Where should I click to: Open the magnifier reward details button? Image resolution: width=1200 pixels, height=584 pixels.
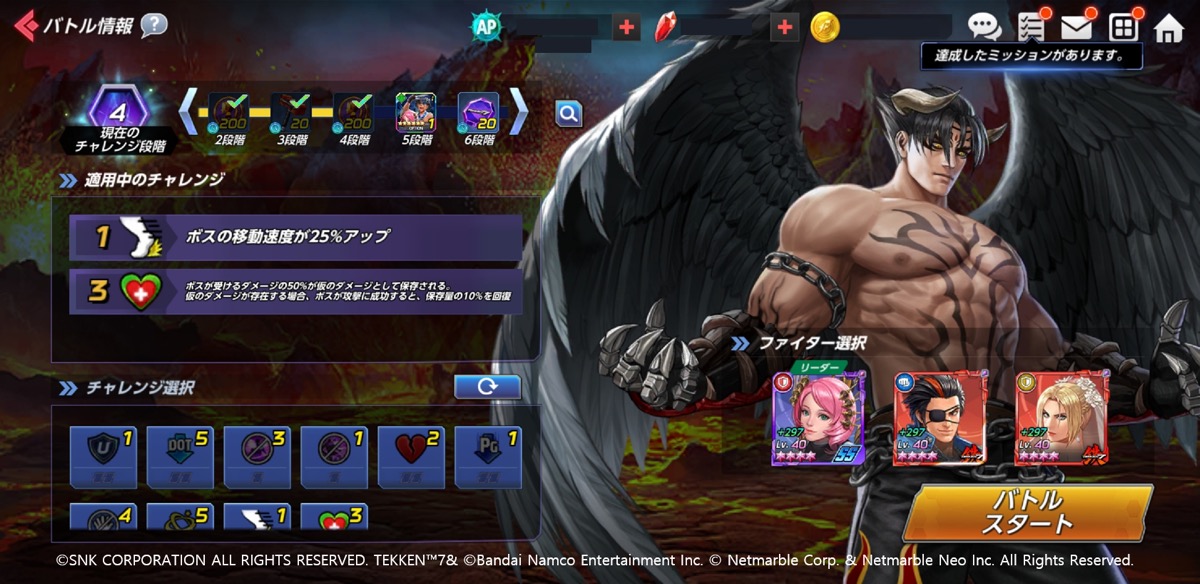tap(568, 114)
